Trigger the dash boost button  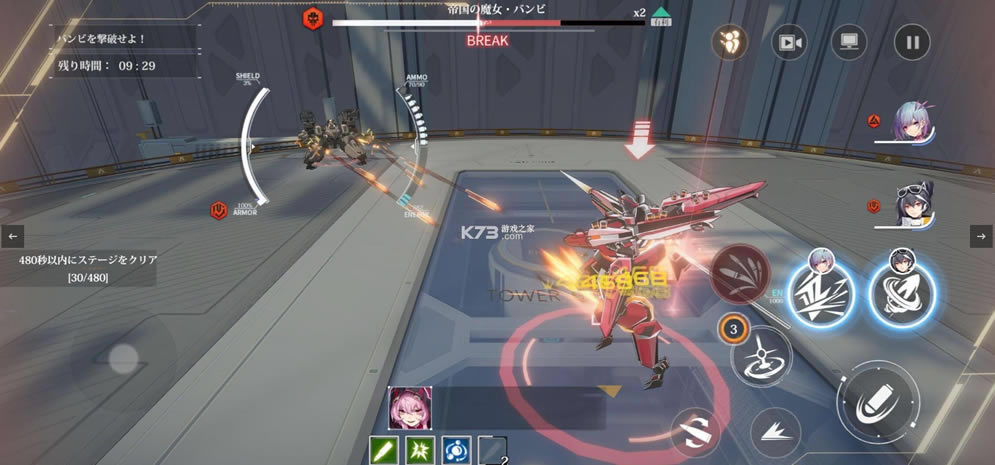tap(775, 432)
